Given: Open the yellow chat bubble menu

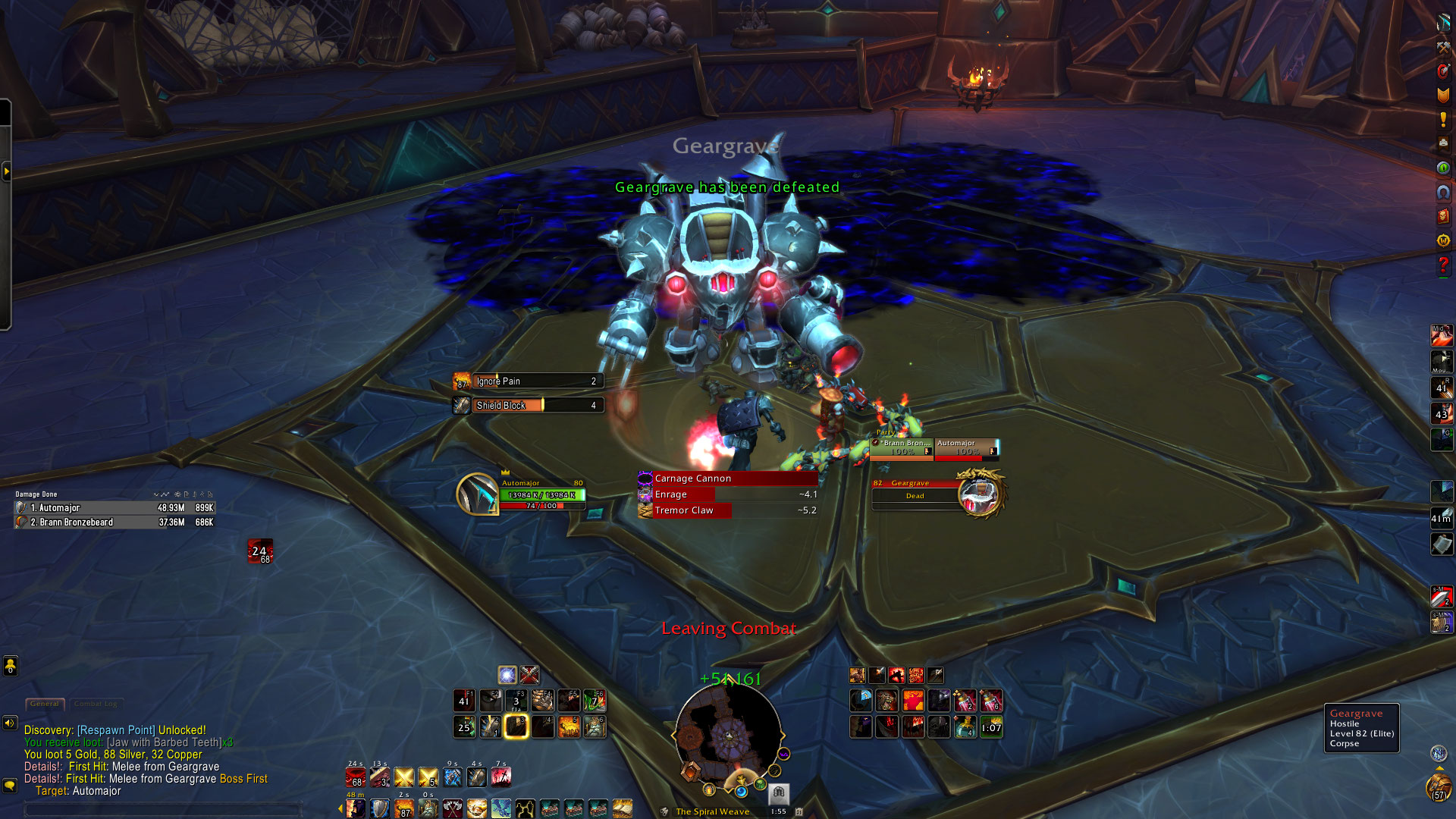Looking at the screenshot, I should tap(10, 786).
